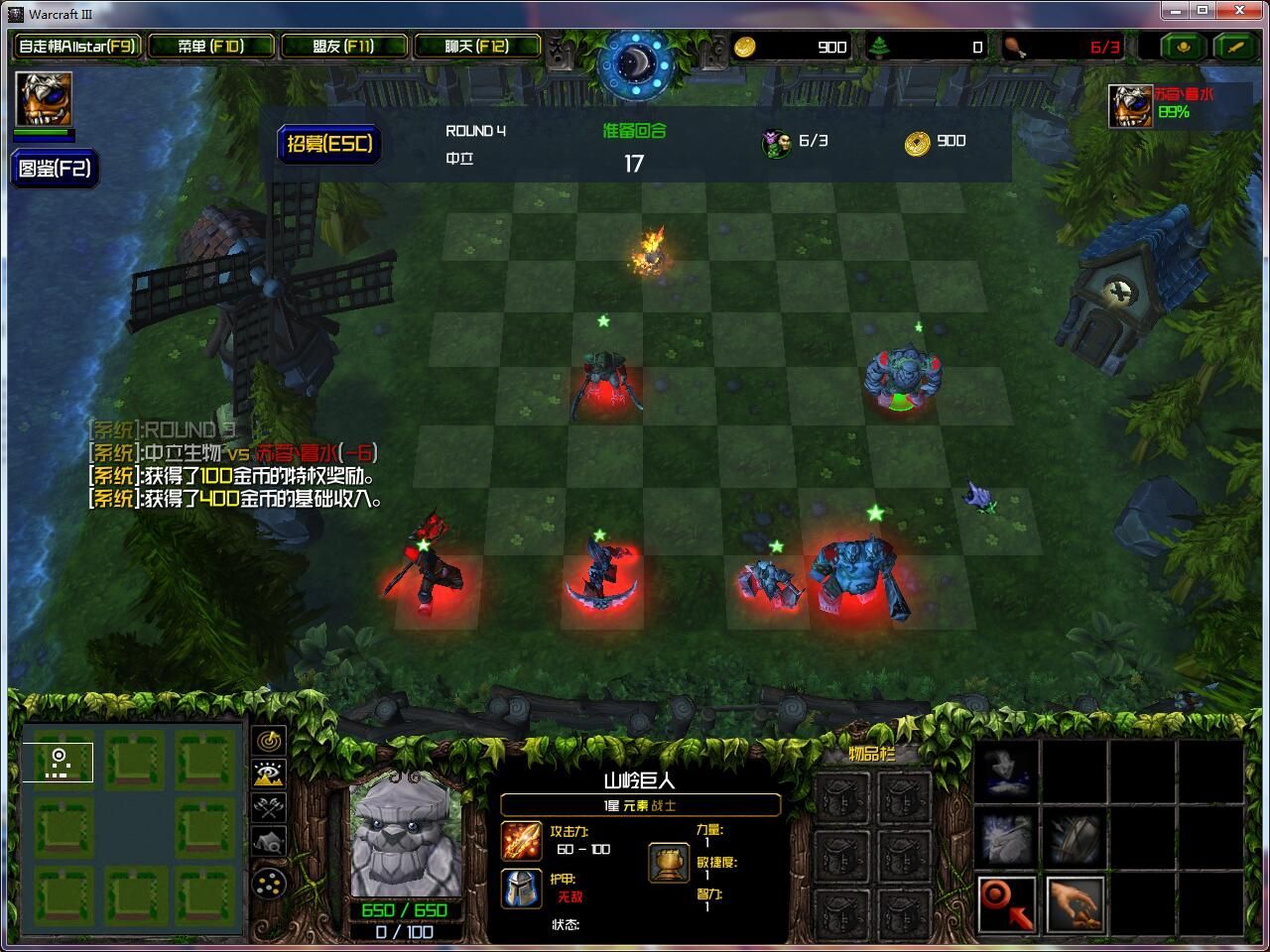
Task: Toggle terrain visibility with the eye icon
Action: point(267,774)
